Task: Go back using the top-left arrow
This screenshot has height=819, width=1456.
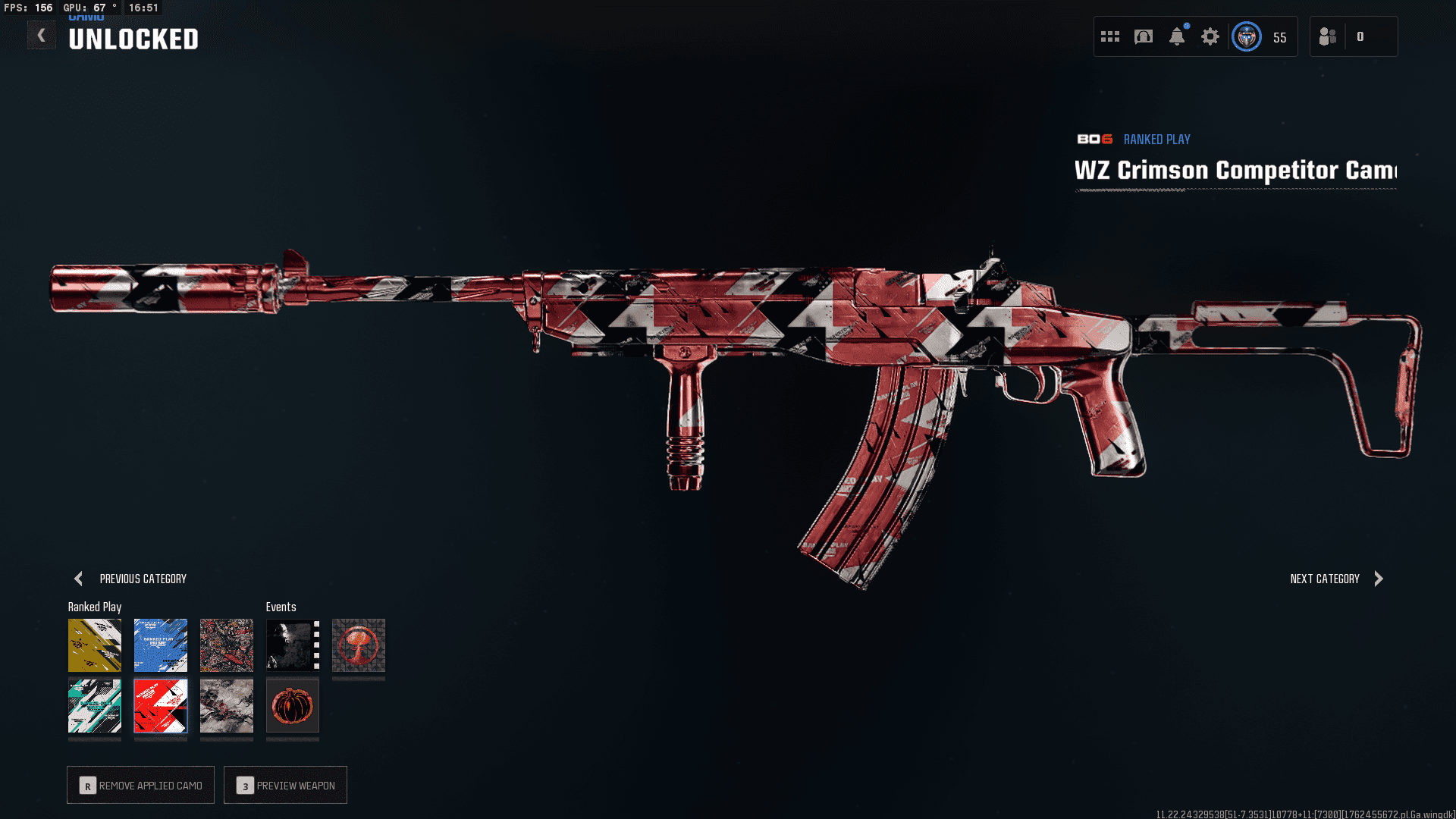Action: point(42,35)
